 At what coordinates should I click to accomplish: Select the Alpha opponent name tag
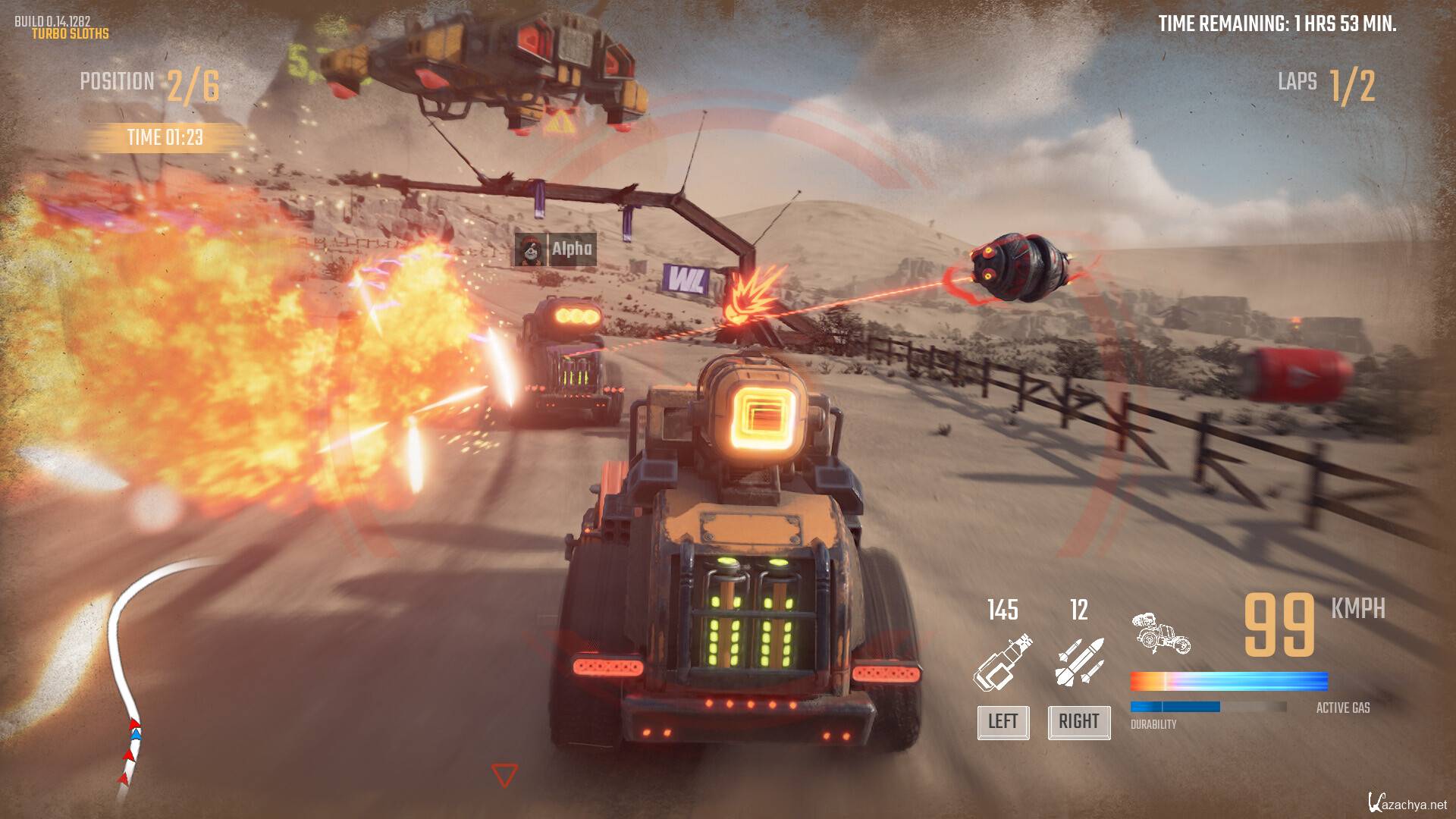[556, 249]
